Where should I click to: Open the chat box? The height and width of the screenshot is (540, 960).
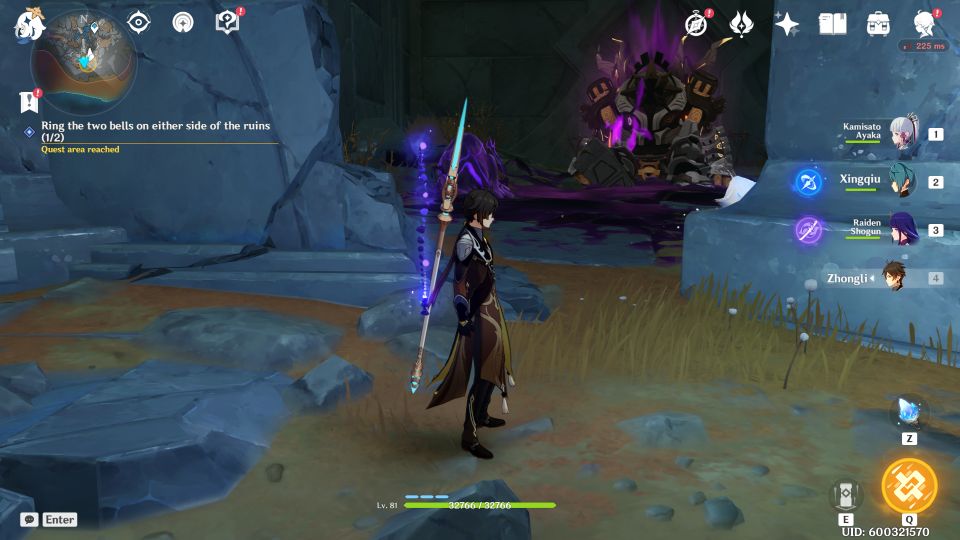coord(30,520)
